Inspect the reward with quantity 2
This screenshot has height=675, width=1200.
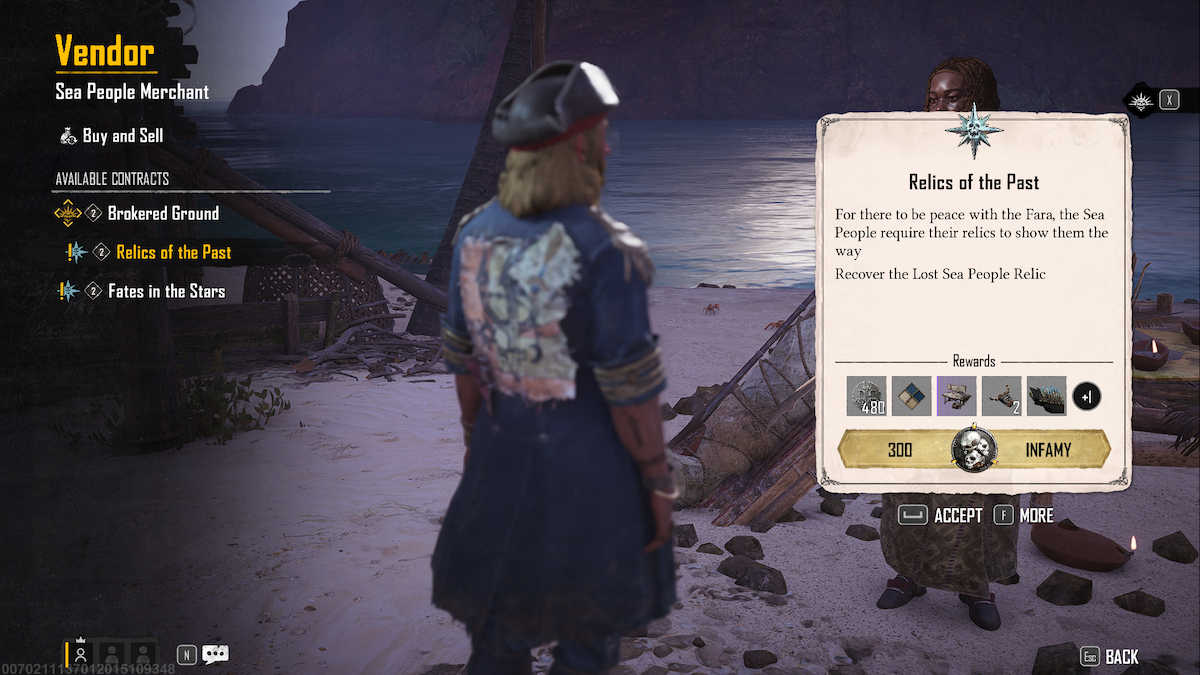point(1001,396)
